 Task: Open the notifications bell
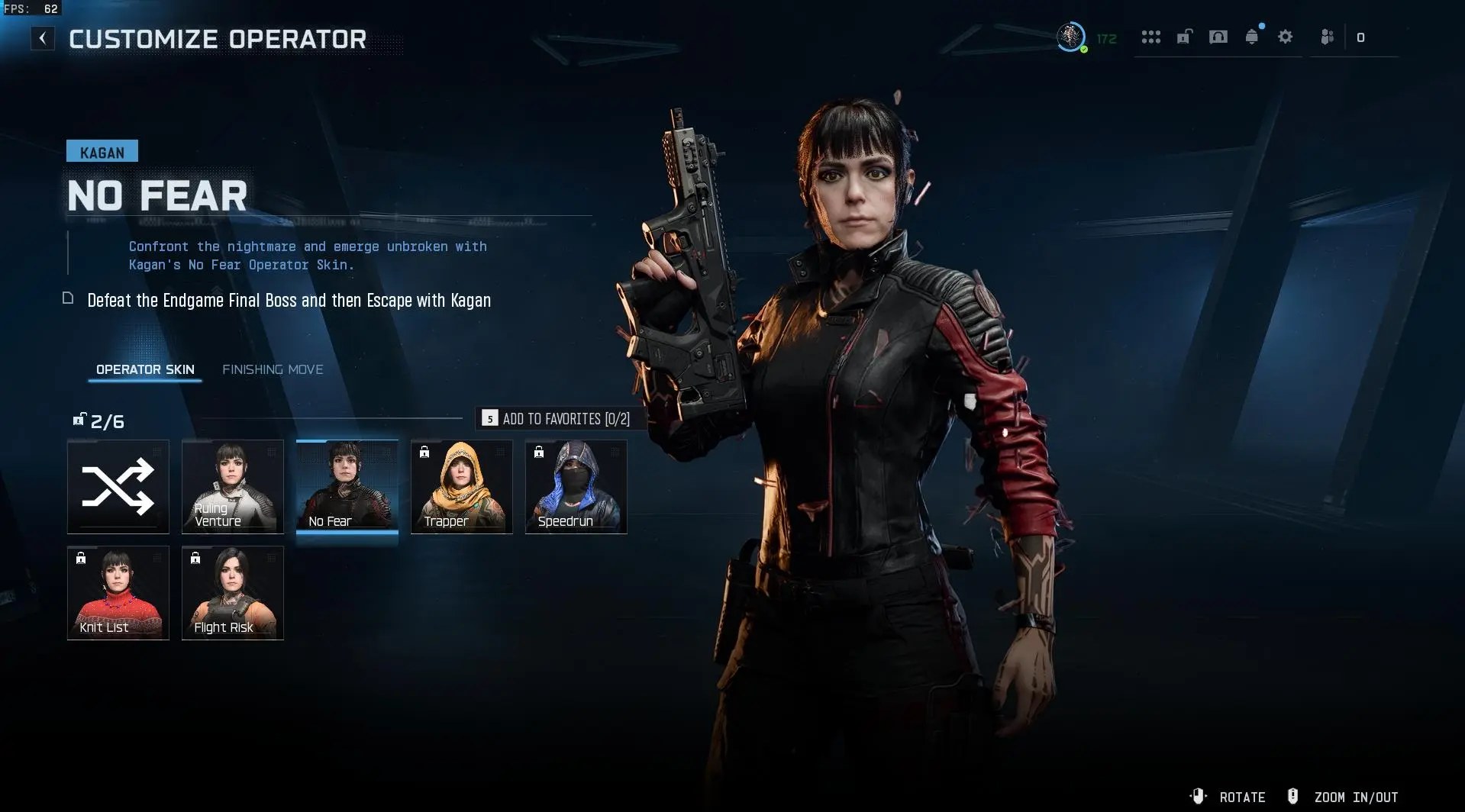coord(1252,37)
